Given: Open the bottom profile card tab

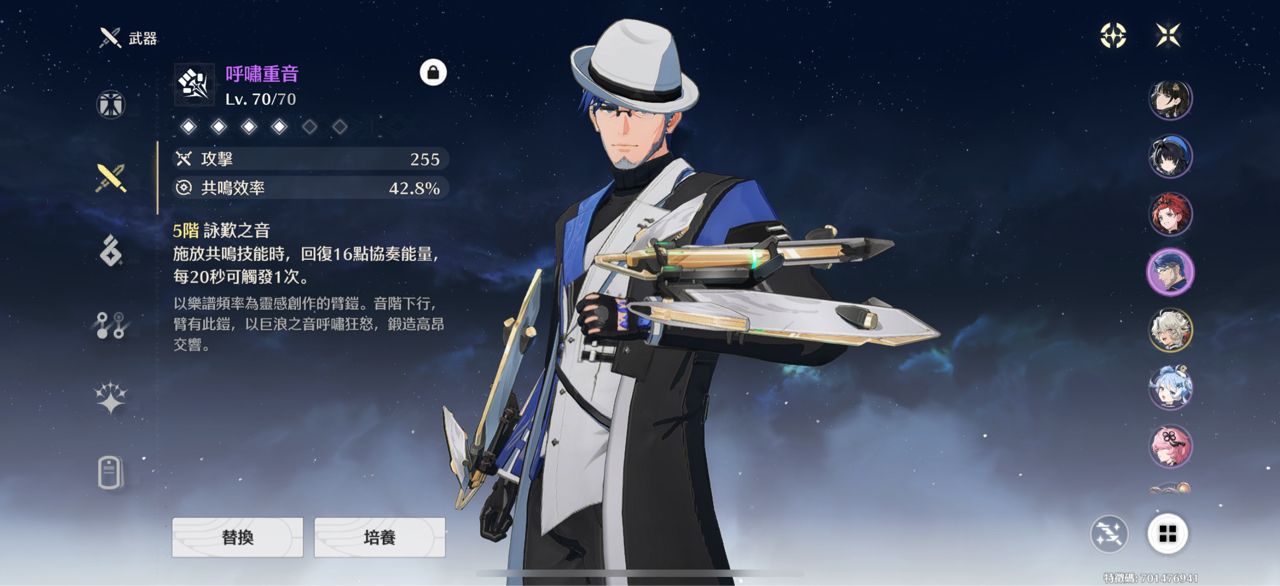Looking at the screenshot, I should (111, 472).
